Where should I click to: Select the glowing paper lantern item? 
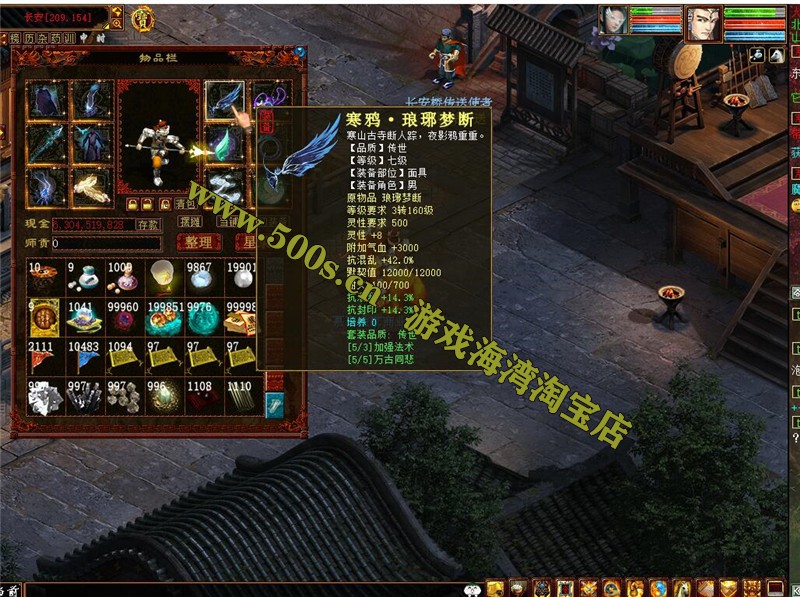coord(160,278)
